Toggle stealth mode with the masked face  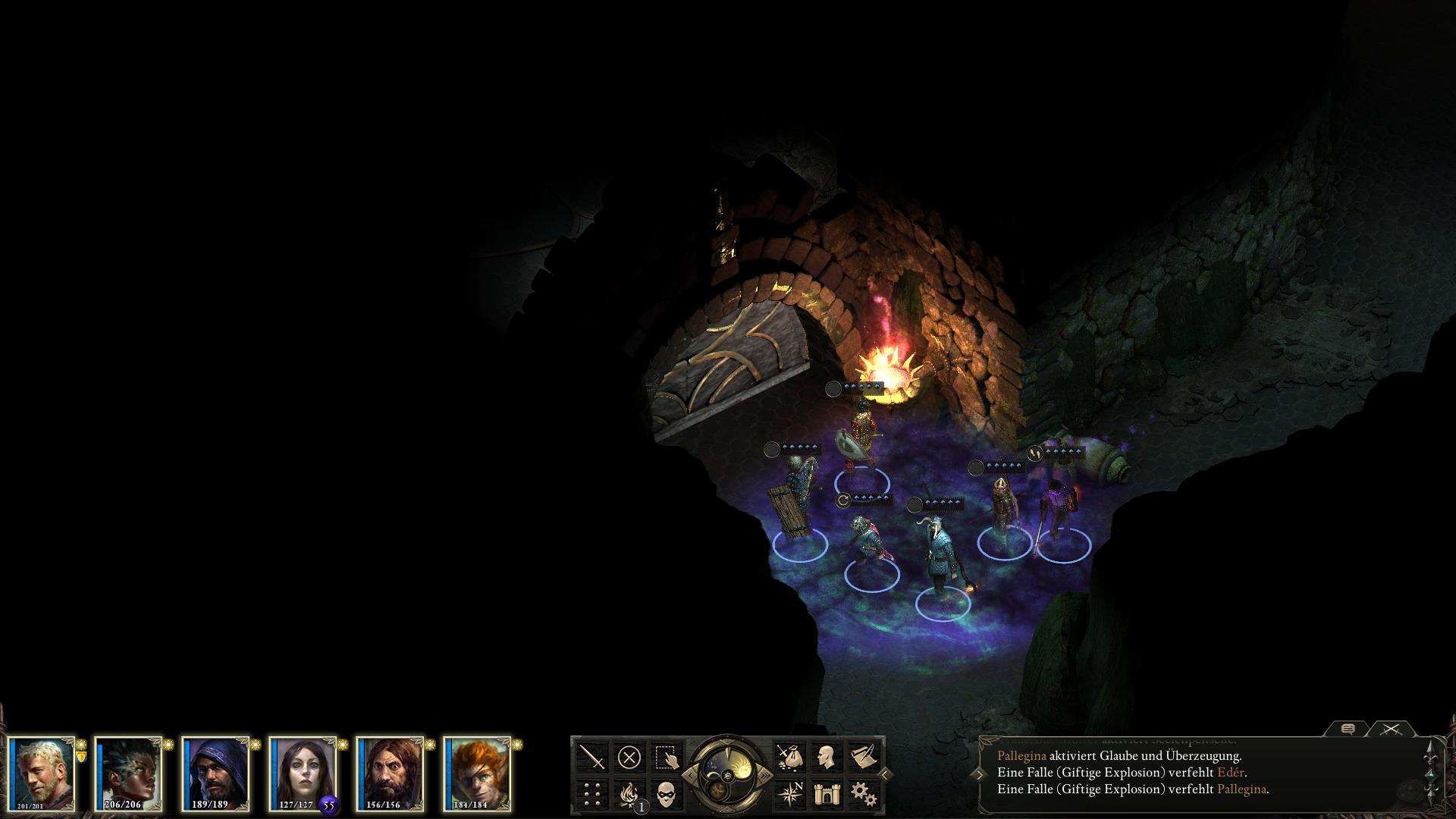coord(666,793)
